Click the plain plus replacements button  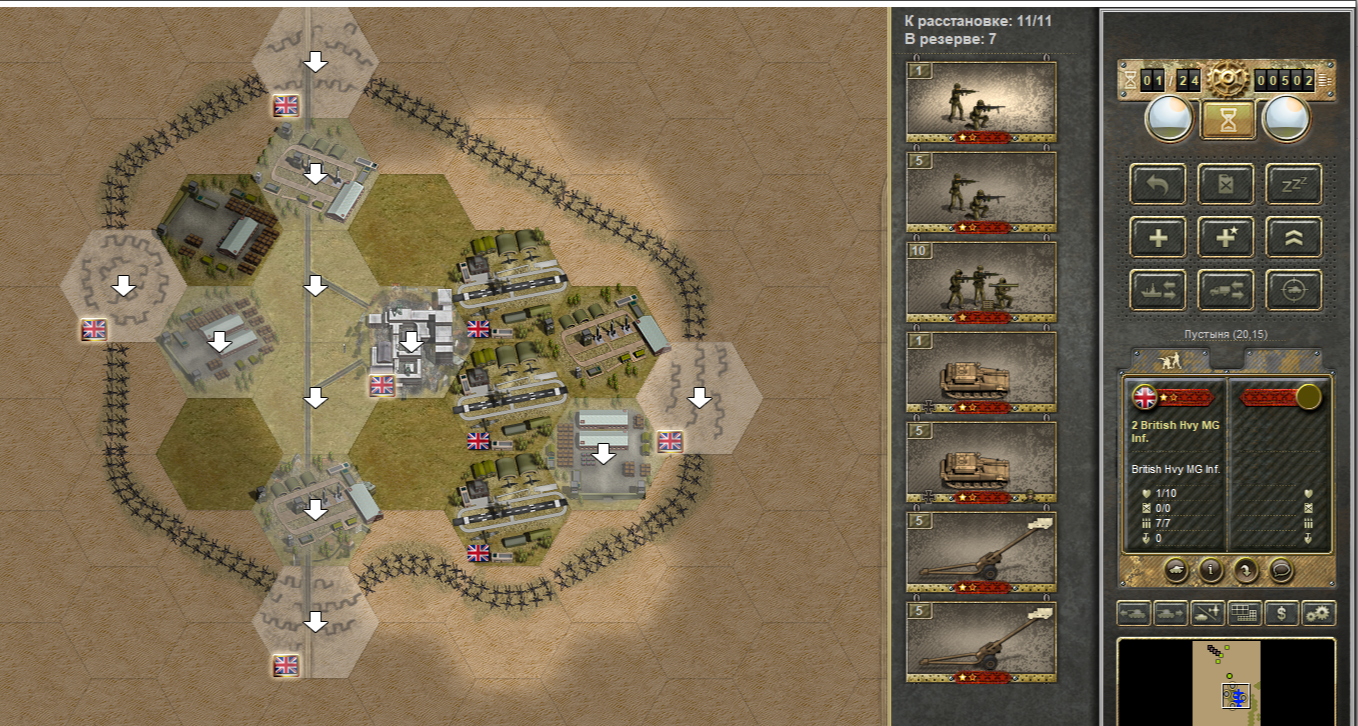[x=1158, y=237]
